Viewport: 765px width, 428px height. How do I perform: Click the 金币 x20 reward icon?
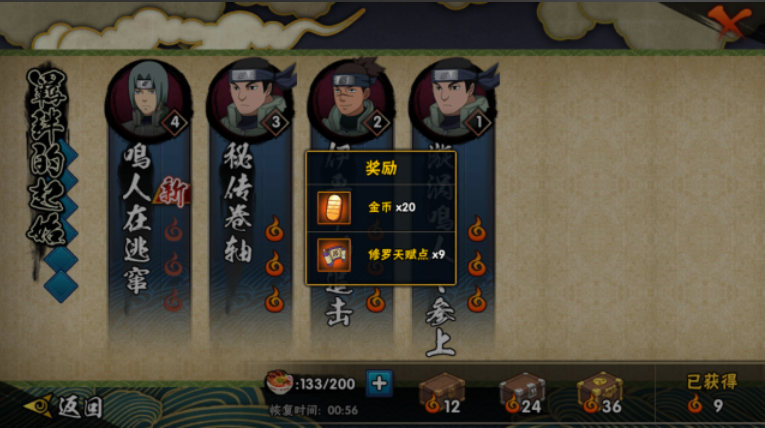pyautogui.click(x=333, y=206)
